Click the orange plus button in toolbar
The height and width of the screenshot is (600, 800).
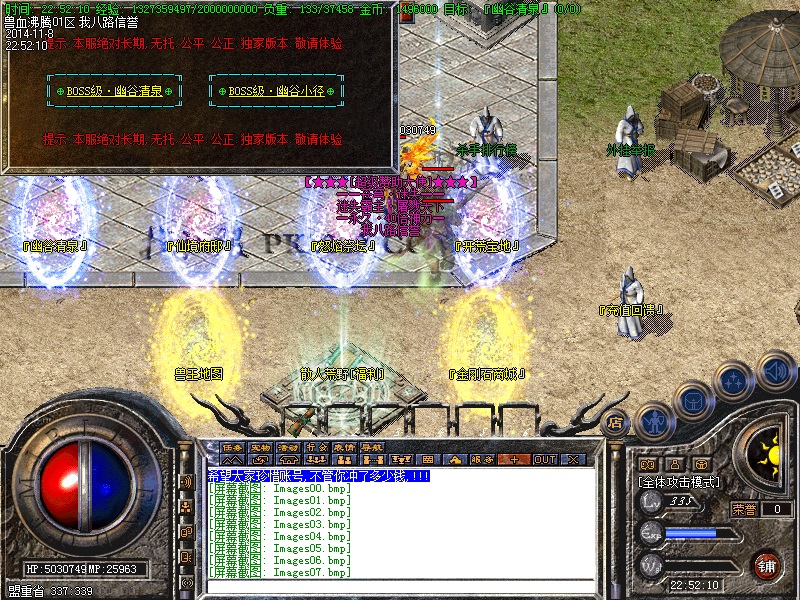(515, 460)
